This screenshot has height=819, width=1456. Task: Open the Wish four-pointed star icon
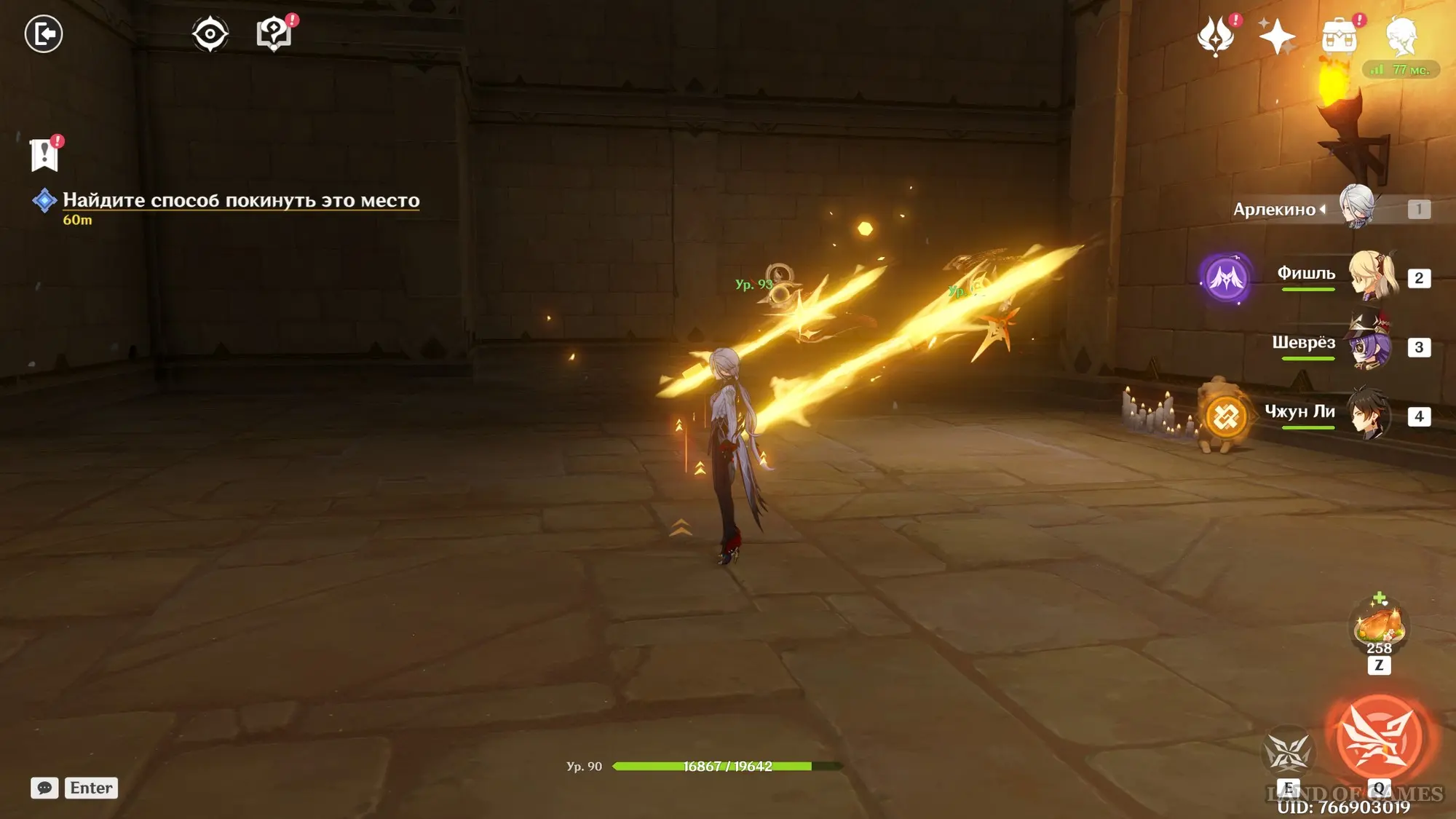click(x=1277, y=36)
